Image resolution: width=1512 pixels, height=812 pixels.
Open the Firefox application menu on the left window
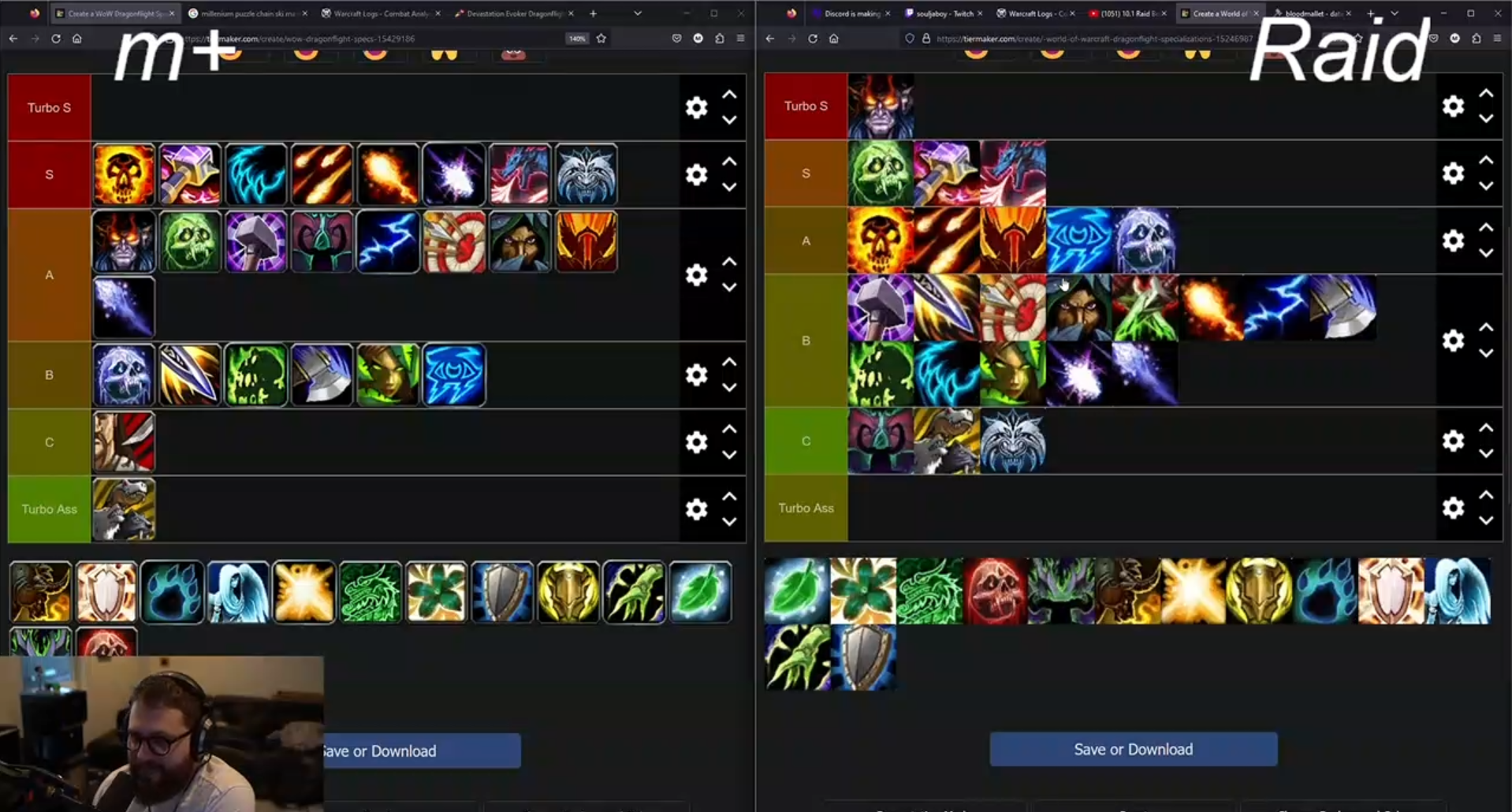tap(739, 38)
